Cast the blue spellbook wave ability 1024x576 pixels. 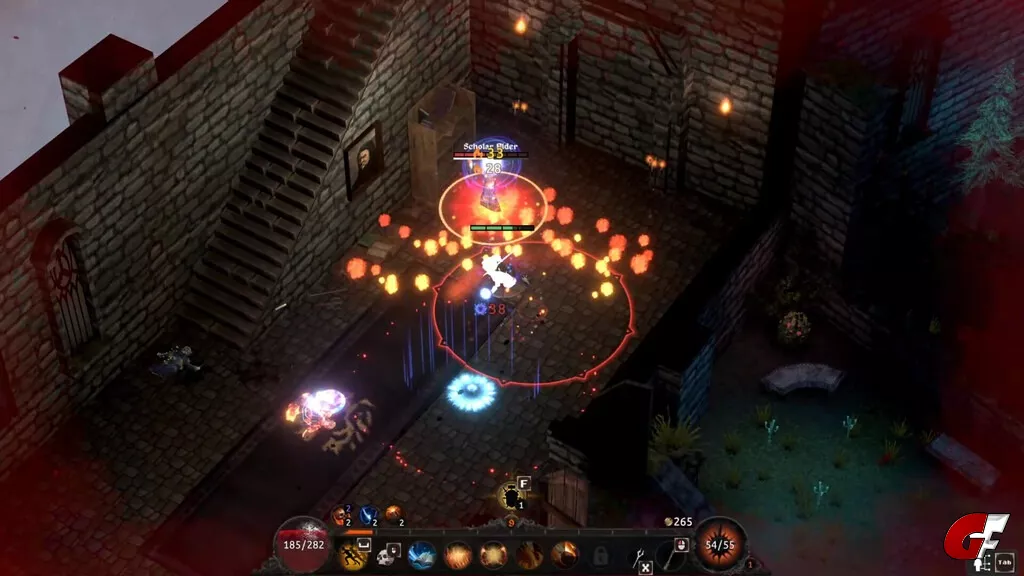coord(421,553)
